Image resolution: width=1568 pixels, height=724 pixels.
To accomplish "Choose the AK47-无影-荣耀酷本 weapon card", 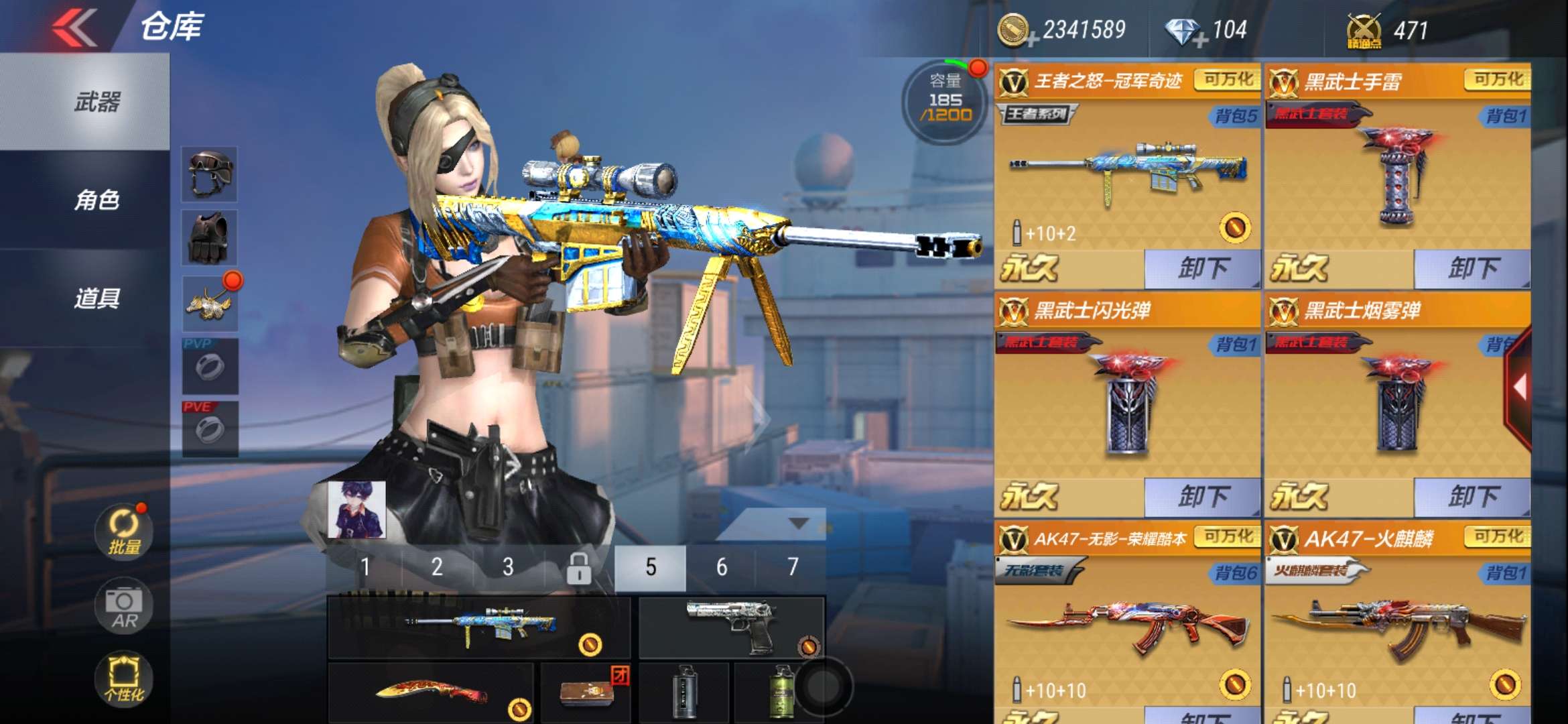I will pyautogui.click(x=1127, y=617).
